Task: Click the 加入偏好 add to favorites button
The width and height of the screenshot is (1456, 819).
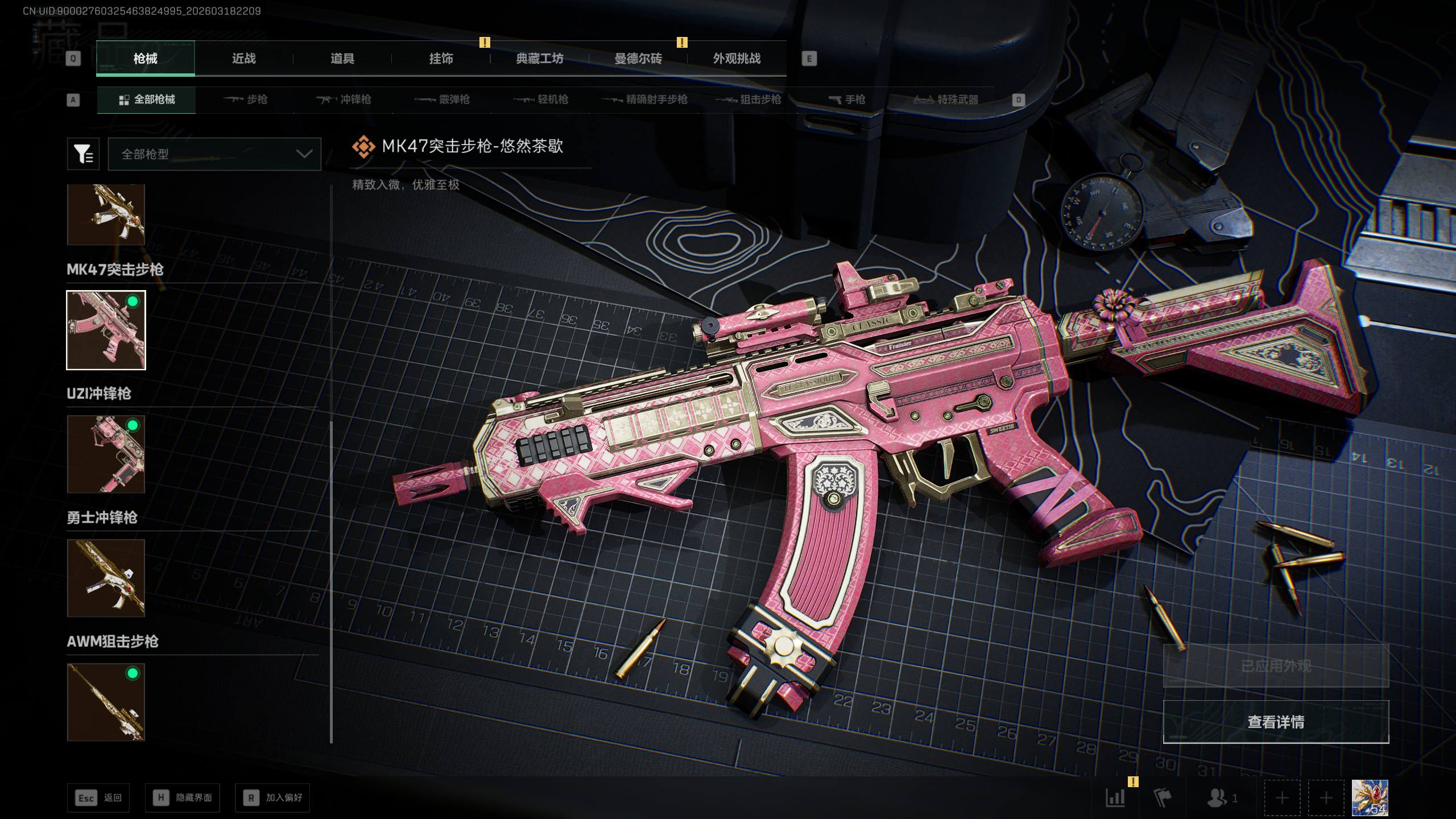Action: pyautogui.click(x=273, y=798)
